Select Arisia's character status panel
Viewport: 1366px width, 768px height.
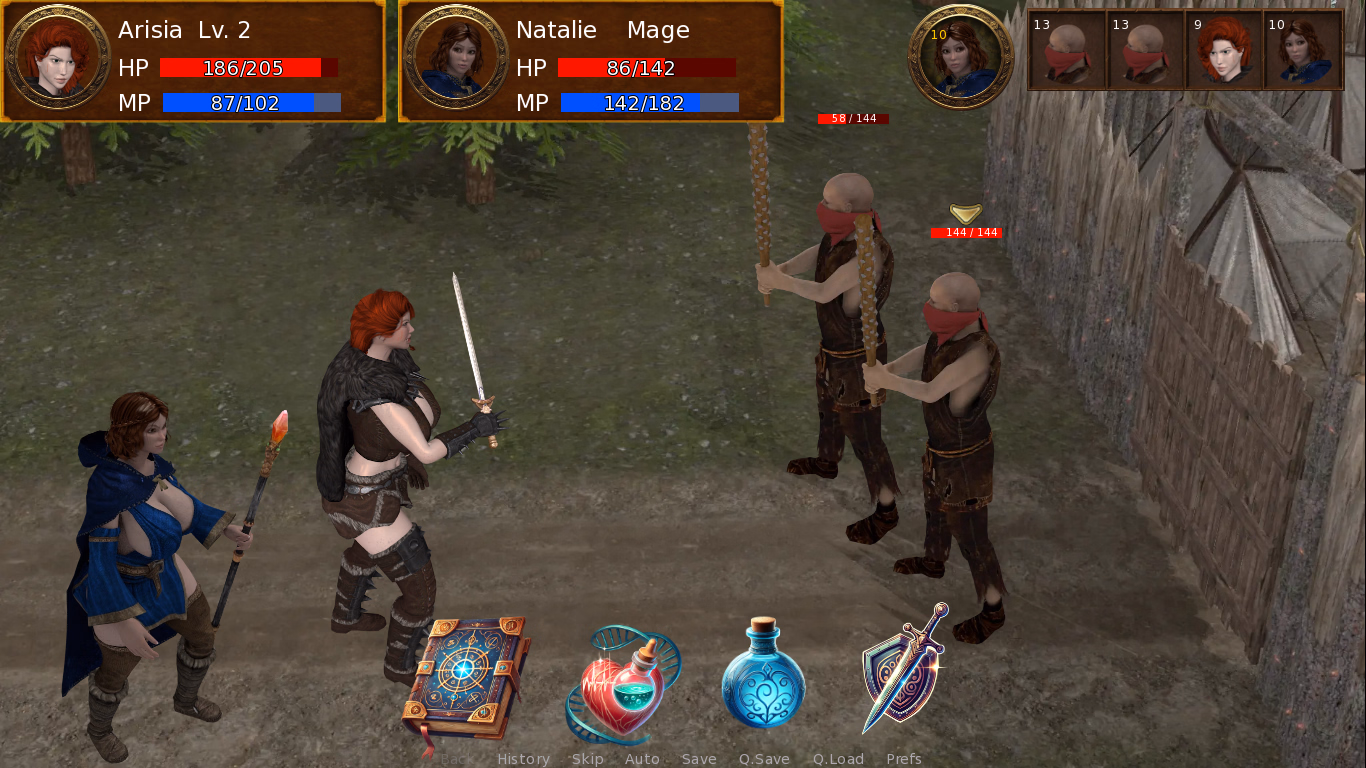coord(193,61)
